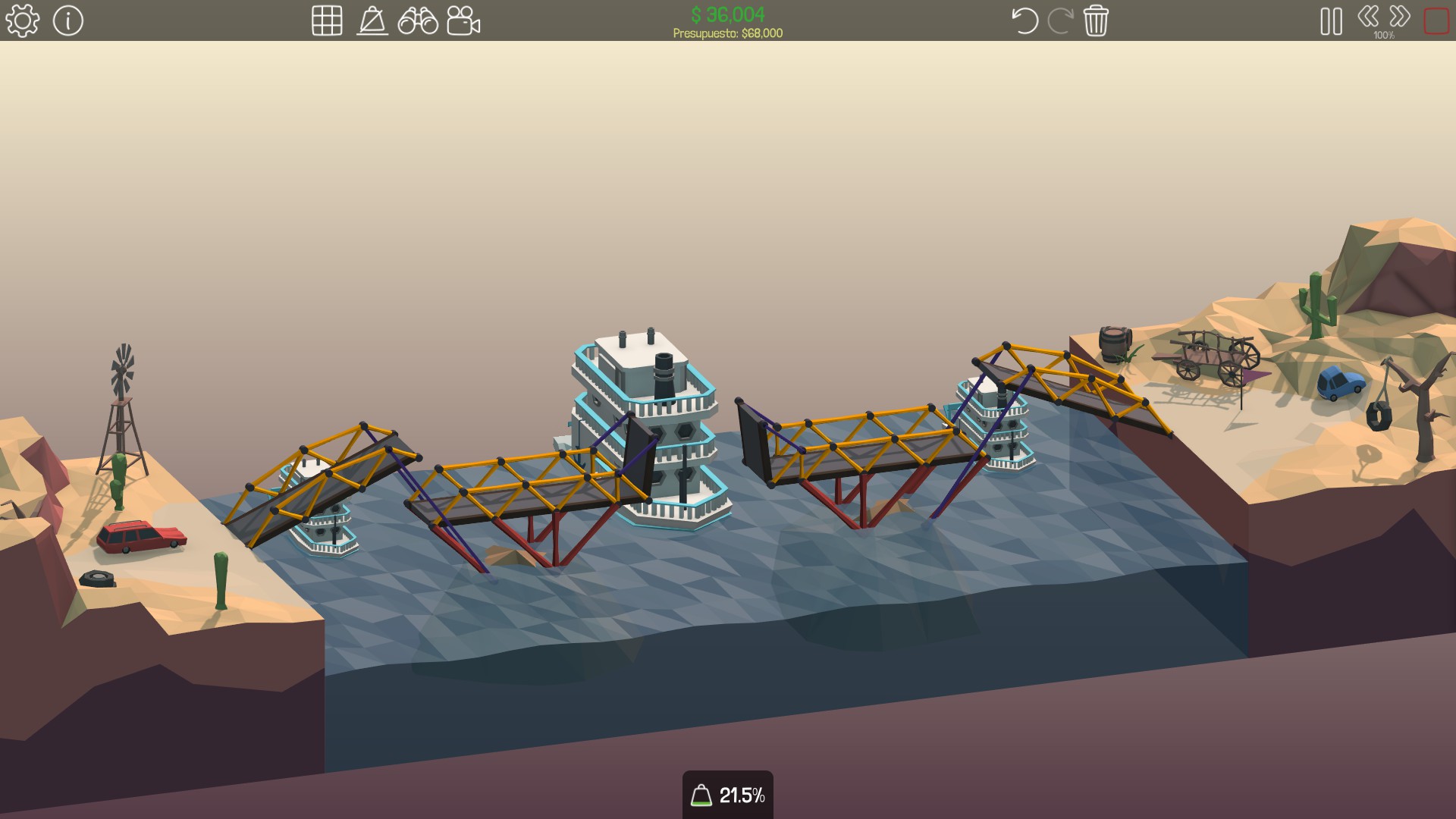1456x819 pixels.
Task: Pause the simulation
Action: tap(1331, 21)
